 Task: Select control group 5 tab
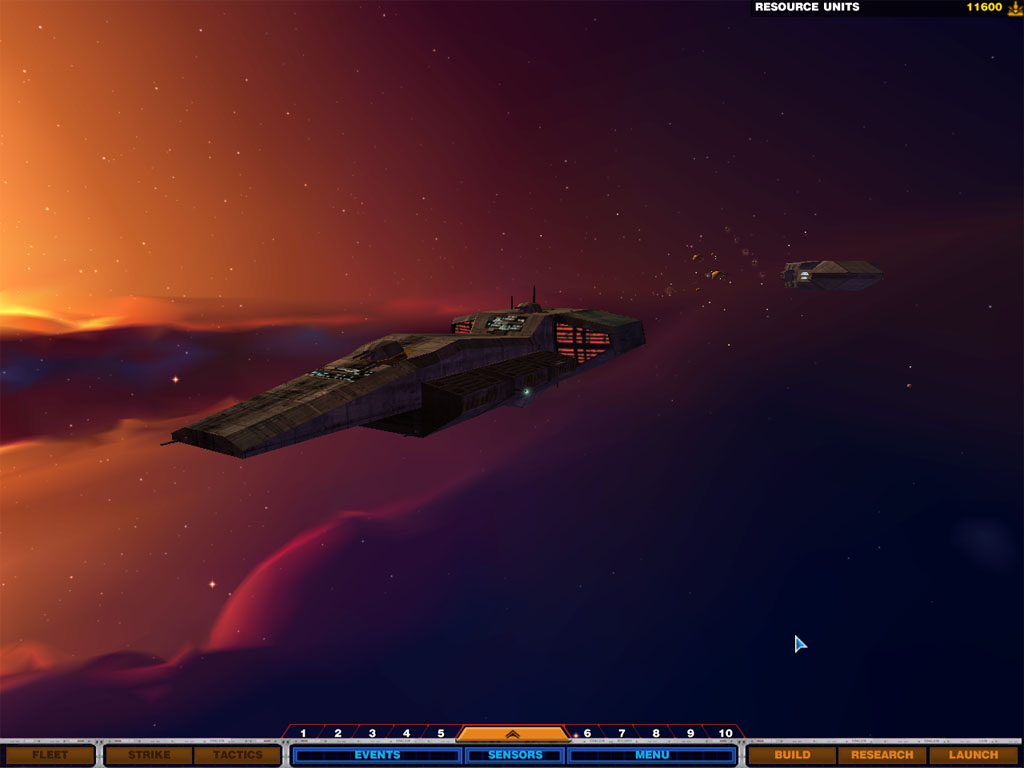click(440, 733)
